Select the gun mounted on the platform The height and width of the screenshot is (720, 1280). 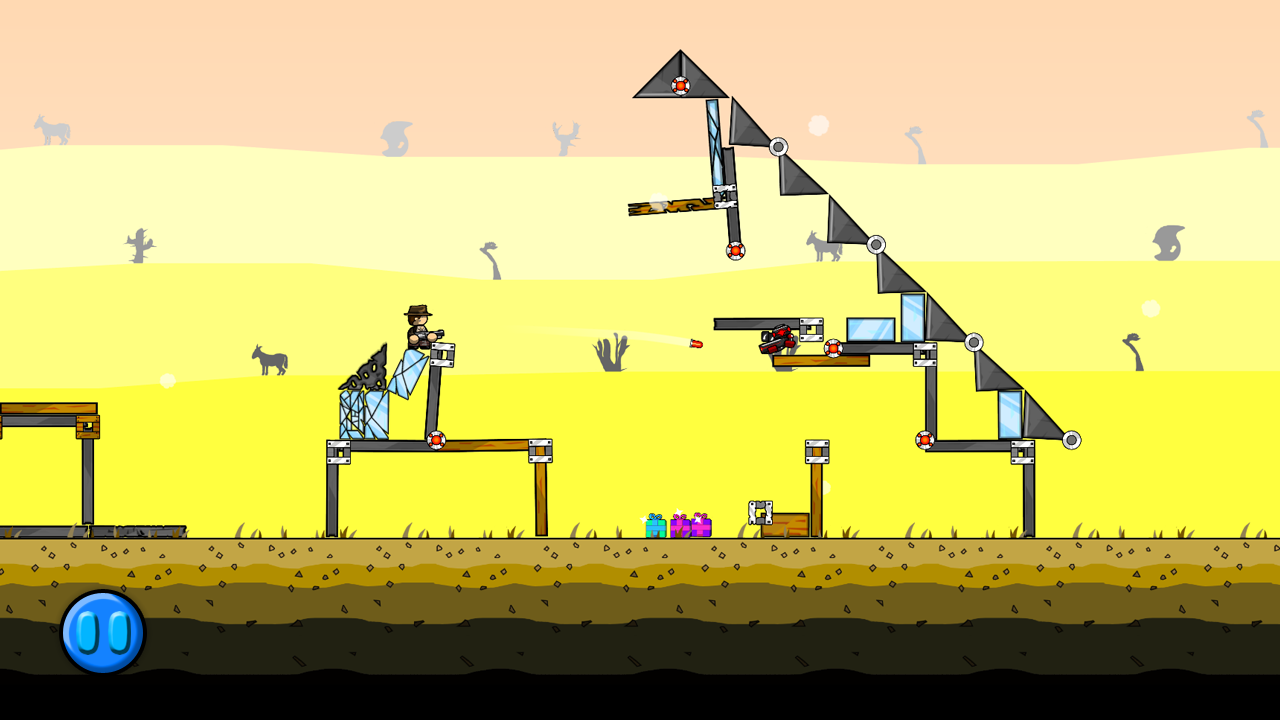pos(776,340)
